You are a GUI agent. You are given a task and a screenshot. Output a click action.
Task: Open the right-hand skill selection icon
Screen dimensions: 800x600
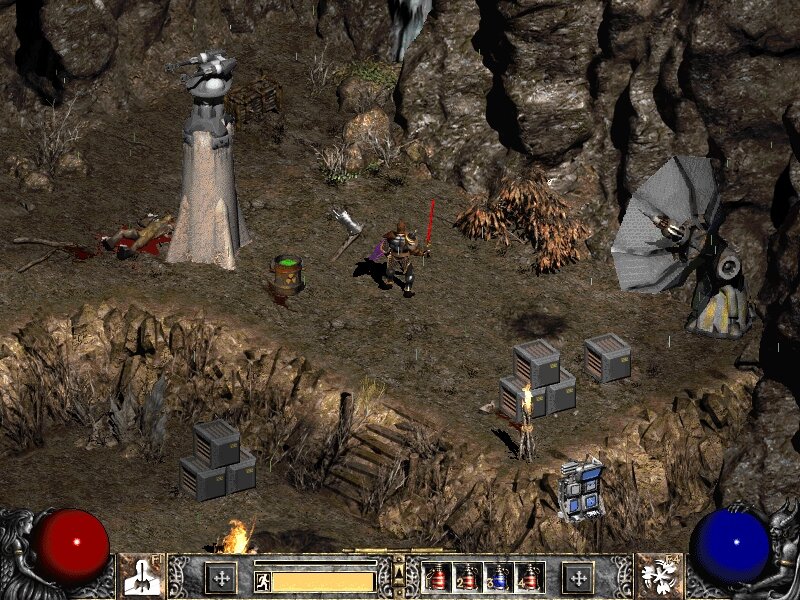659,576
